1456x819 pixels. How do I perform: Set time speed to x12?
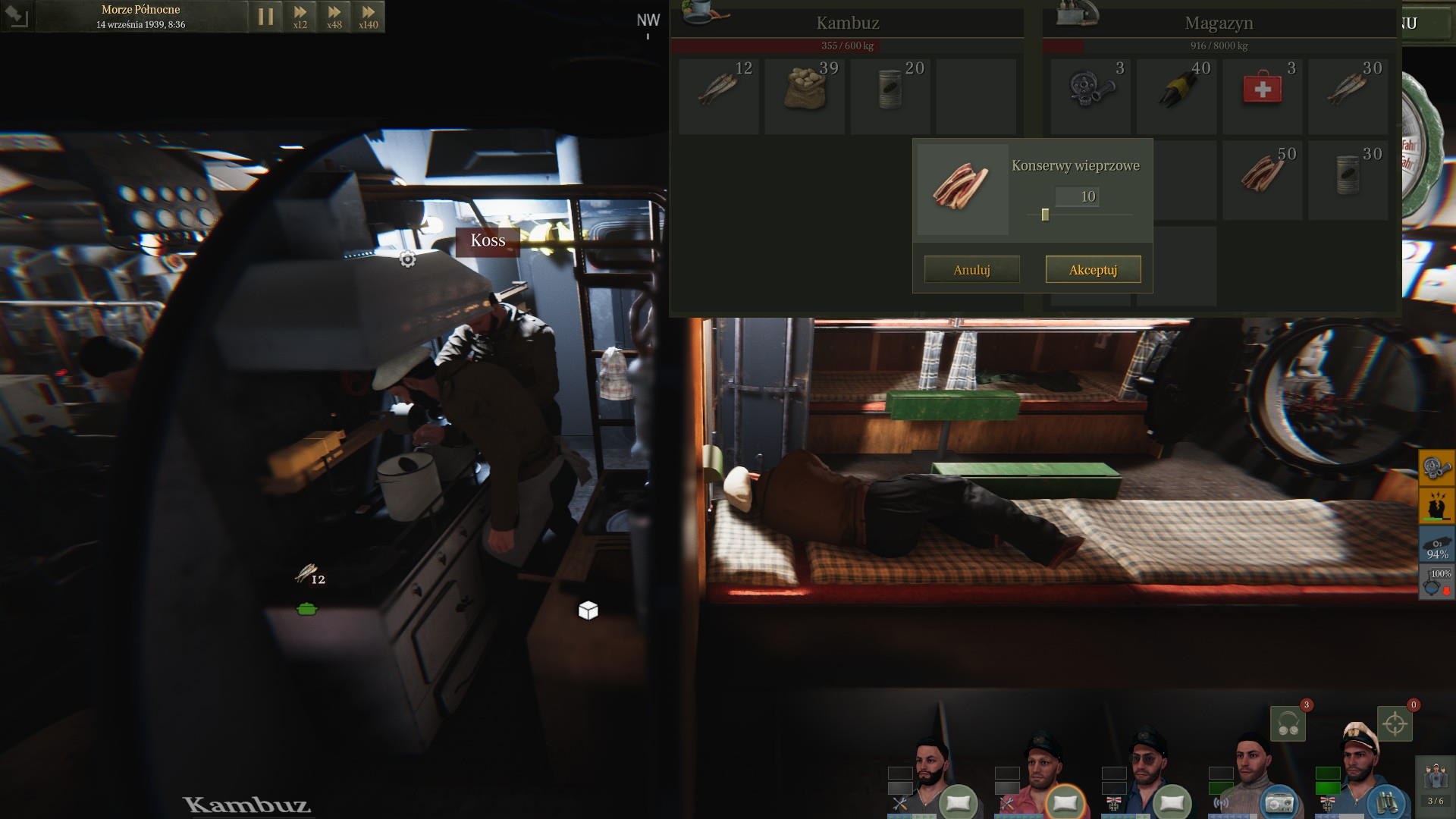coord(300,17)
